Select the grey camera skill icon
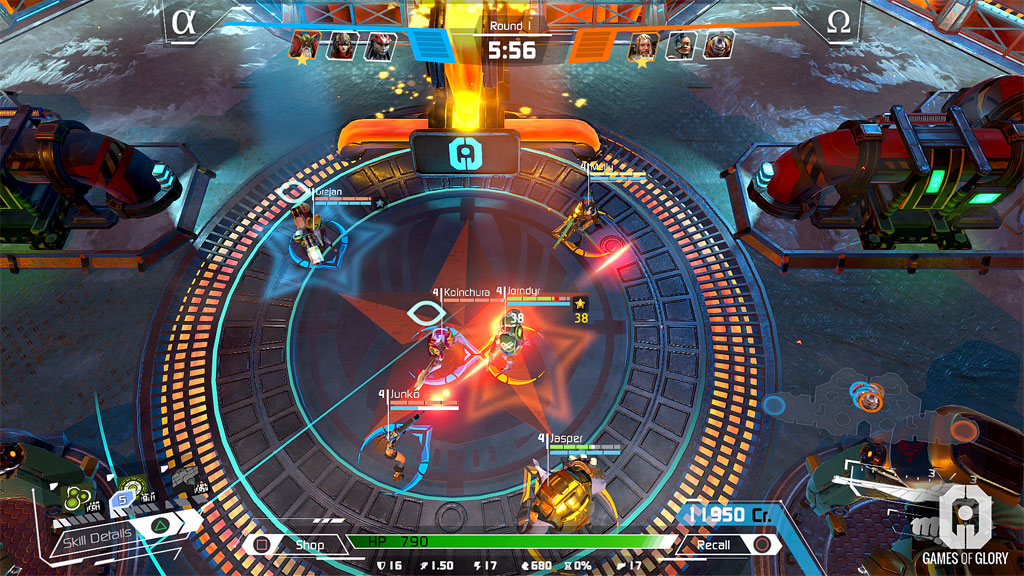Image resolution: width=1024 pixels, height=576 pixels. pyautogui.click(x=185, y=481)
